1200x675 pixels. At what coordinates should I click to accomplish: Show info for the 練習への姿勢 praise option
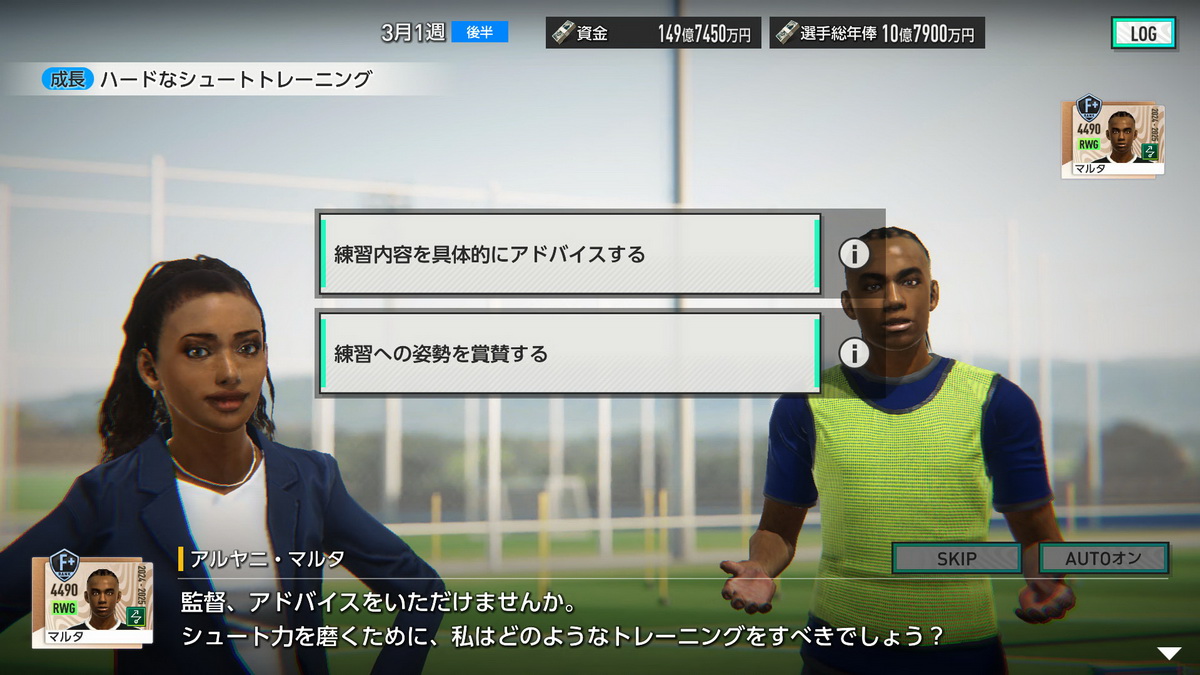[853, 353]
